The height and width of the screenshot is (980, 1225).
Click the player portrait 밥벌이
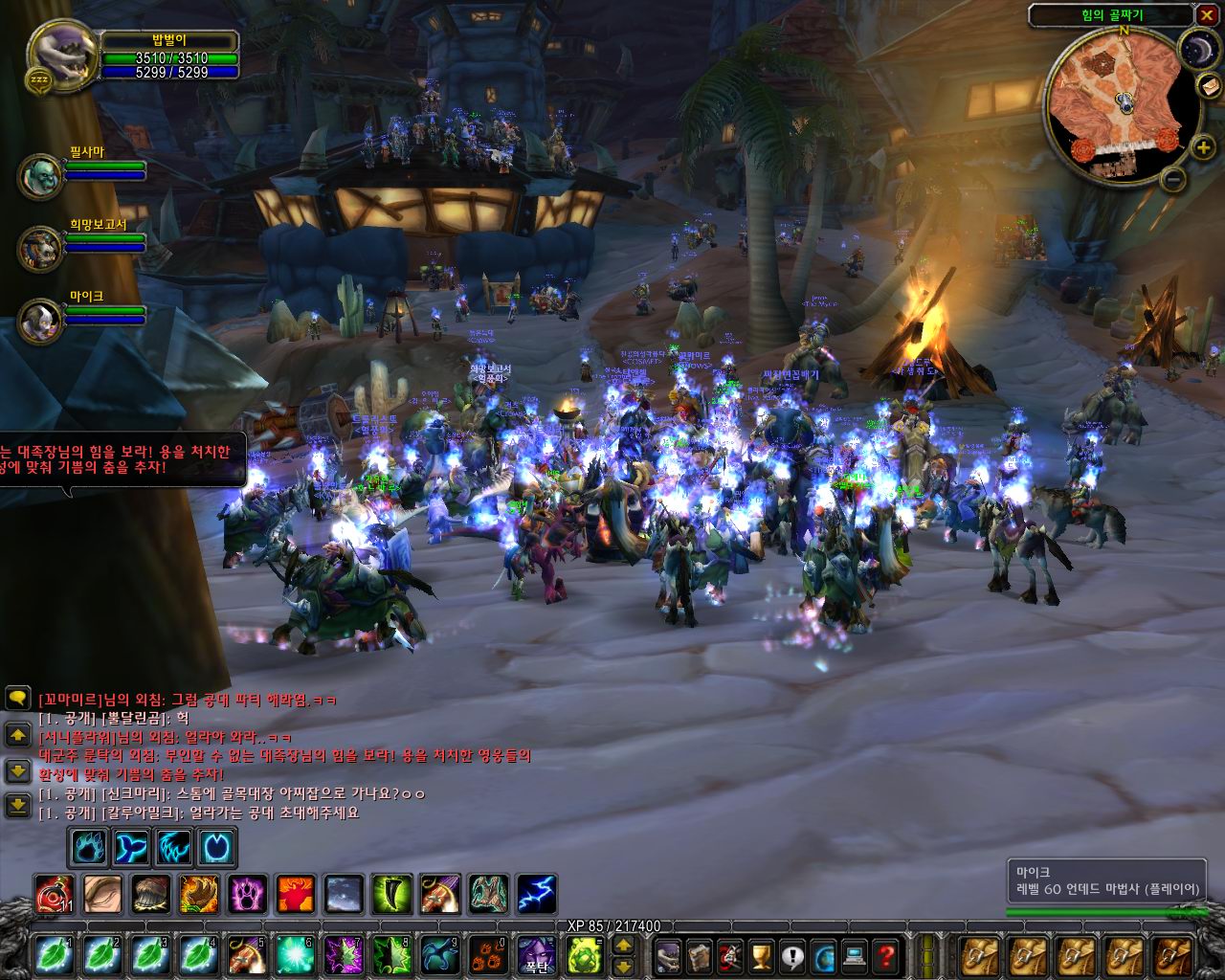(x=63, y=53)
